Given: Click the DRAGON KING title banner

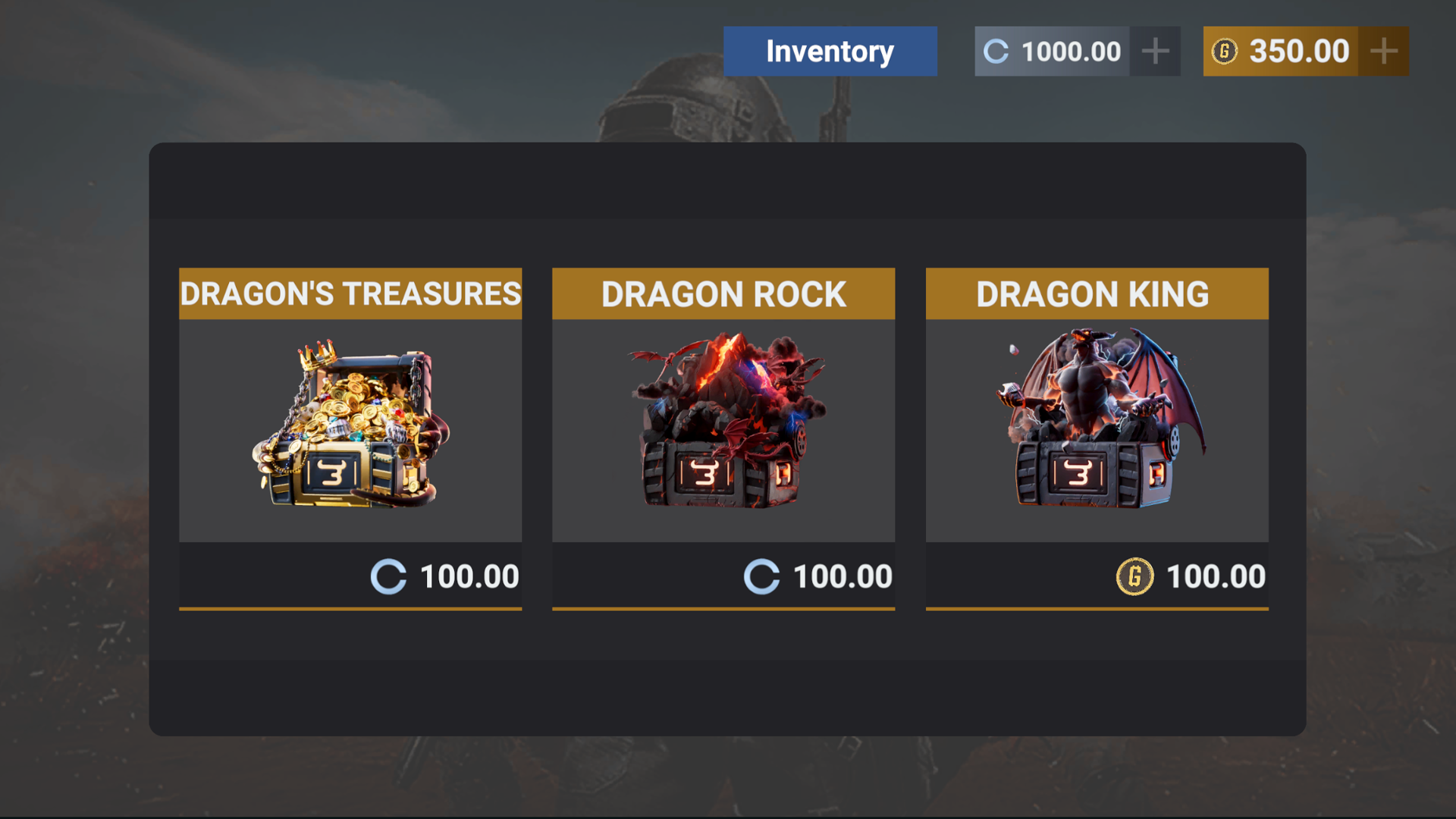Looking at the screenshot, I should coord(1096,293).
